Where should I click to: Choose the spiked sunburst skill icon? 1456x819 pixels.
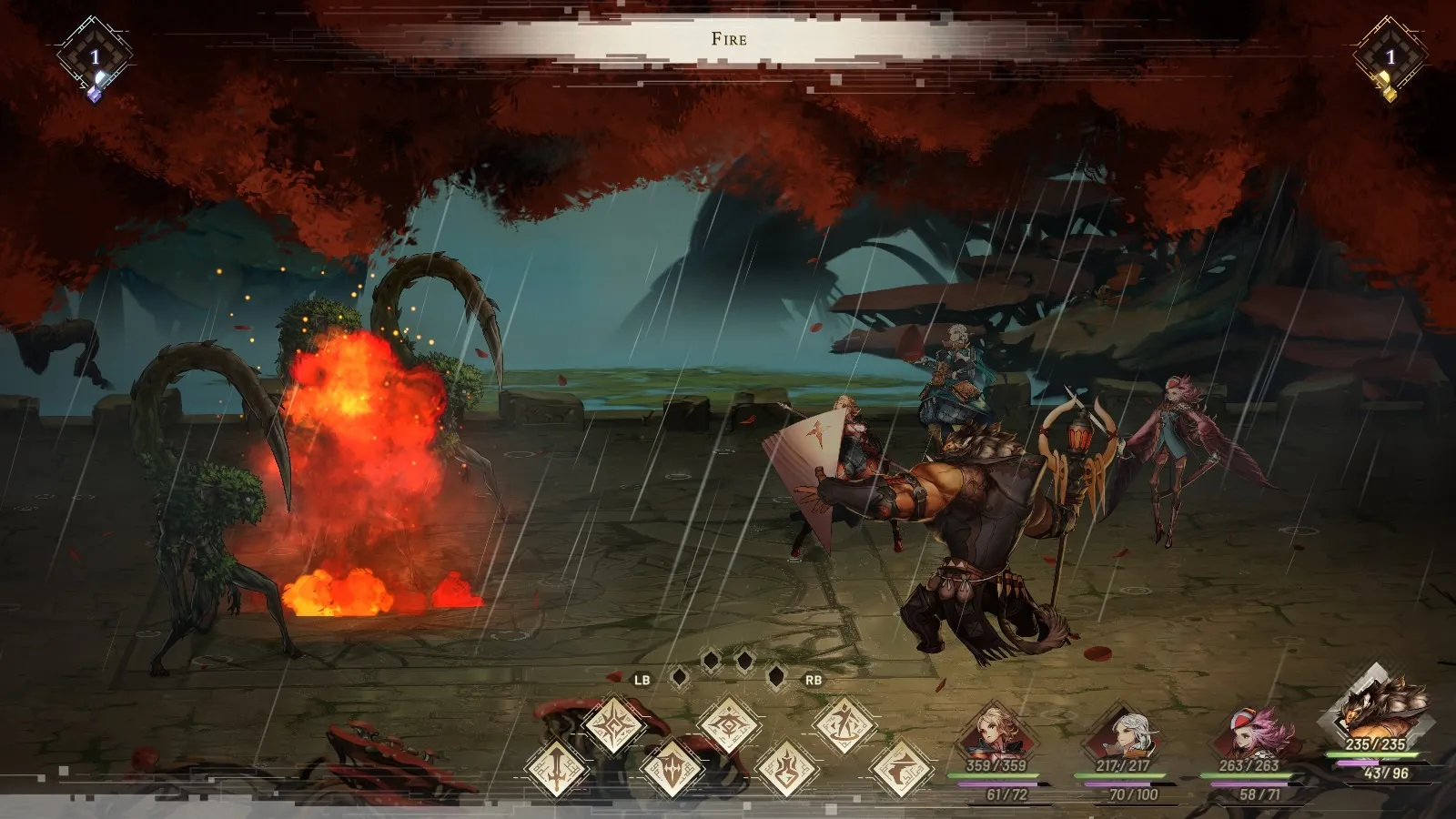click(614, 725)
